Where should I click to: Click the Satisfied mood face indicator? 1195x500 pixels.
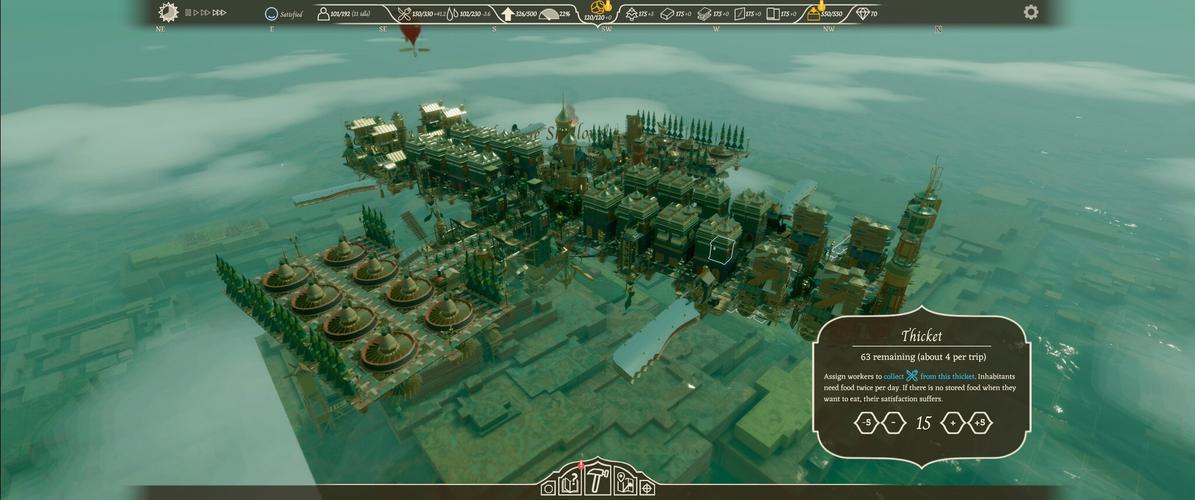[271, 14]
